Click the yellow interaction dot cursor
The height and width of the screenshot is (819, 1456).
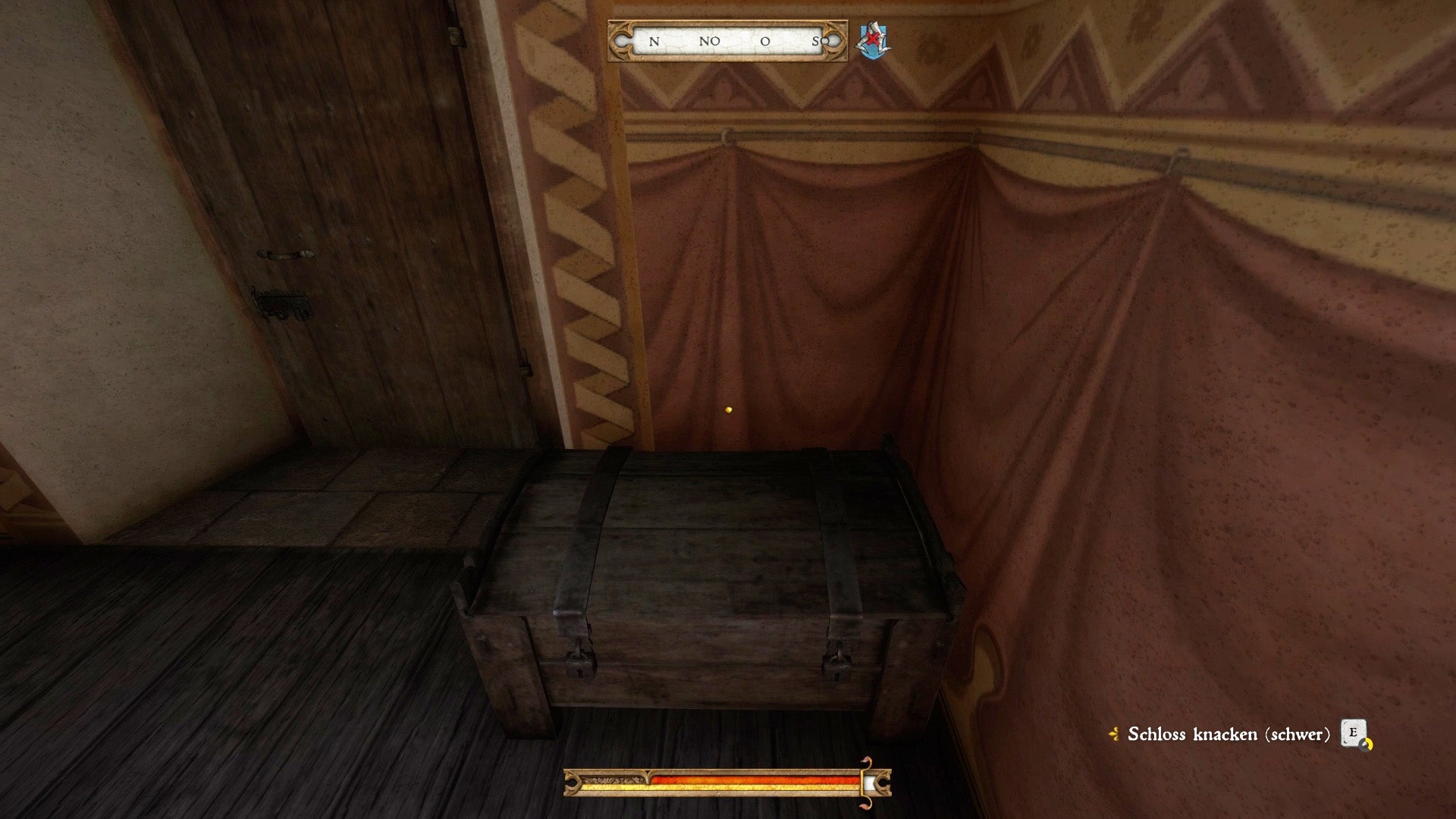(729, 409)
